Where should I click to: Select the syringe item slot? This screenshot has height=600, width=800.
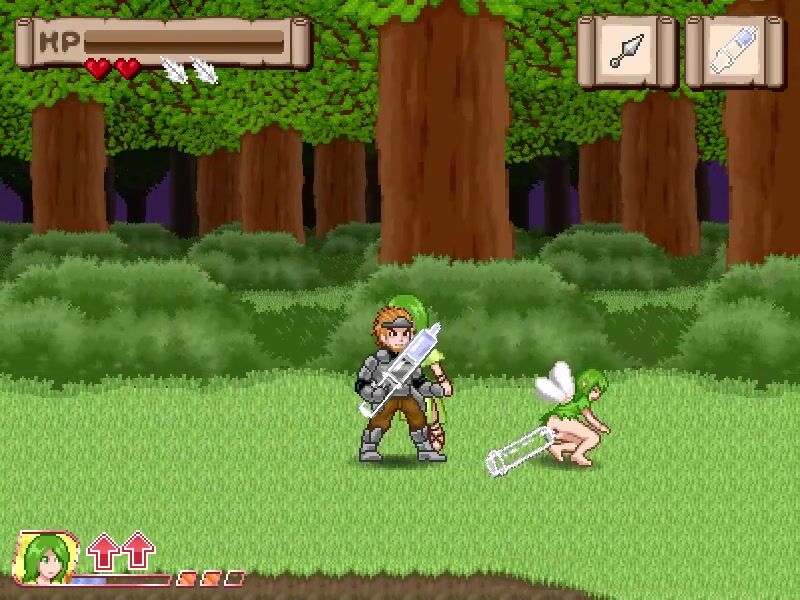click(x=733, y=50)
